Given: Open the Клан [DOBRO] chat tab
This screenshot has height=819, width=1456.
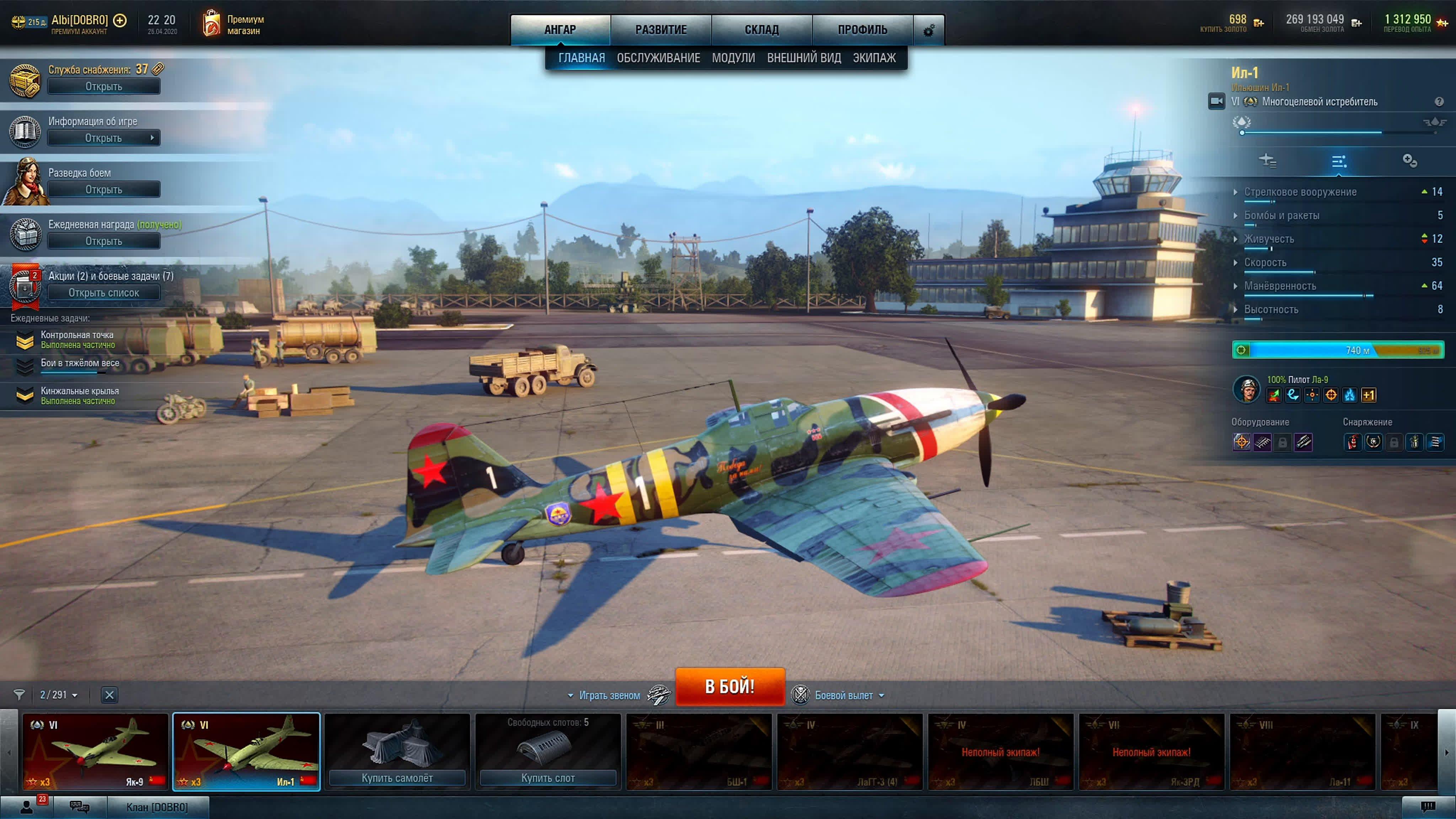Looking at the screenshot, I should click(157, 807).
